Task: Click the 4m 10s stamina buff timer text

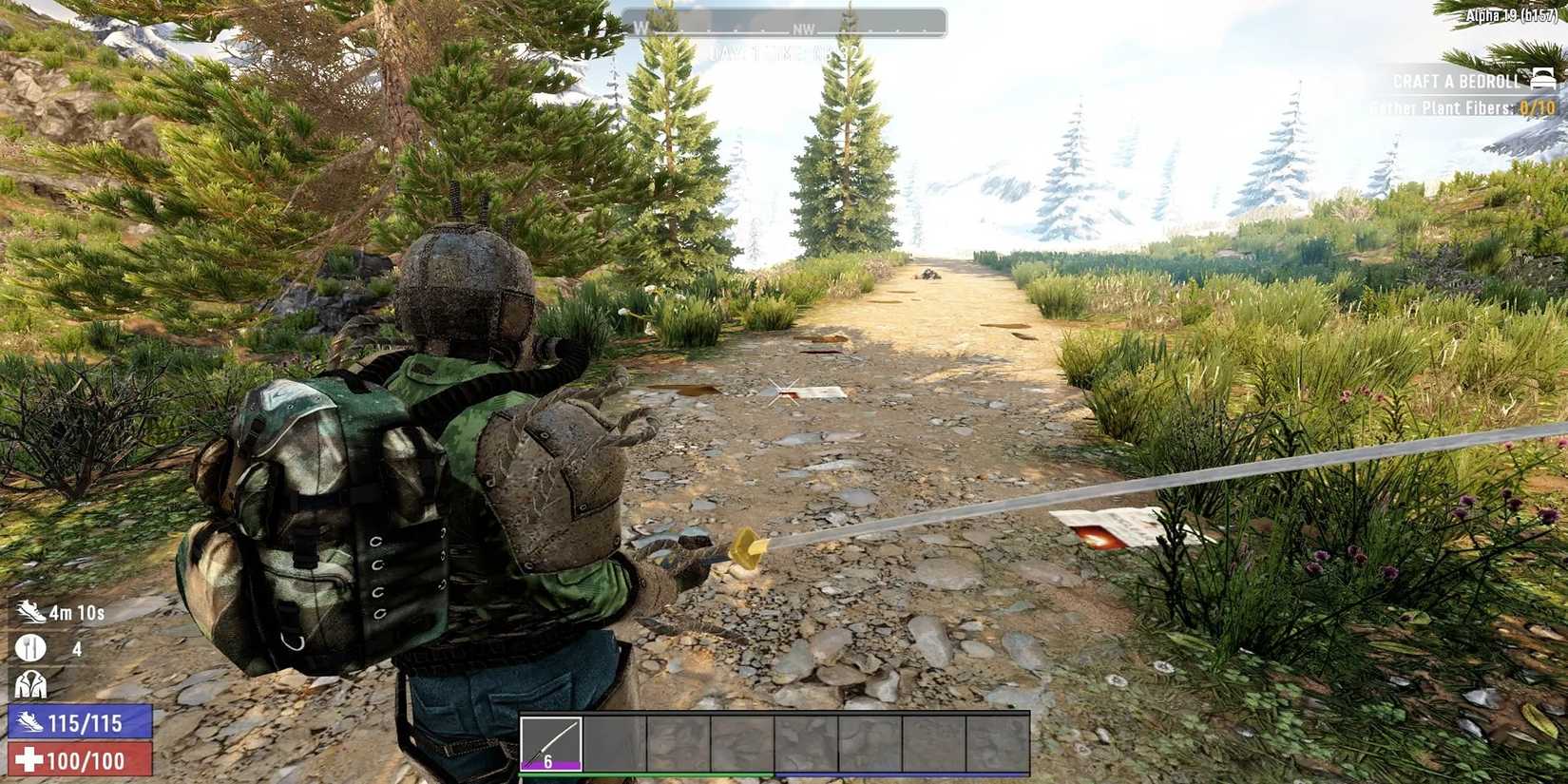Action: 79,613
